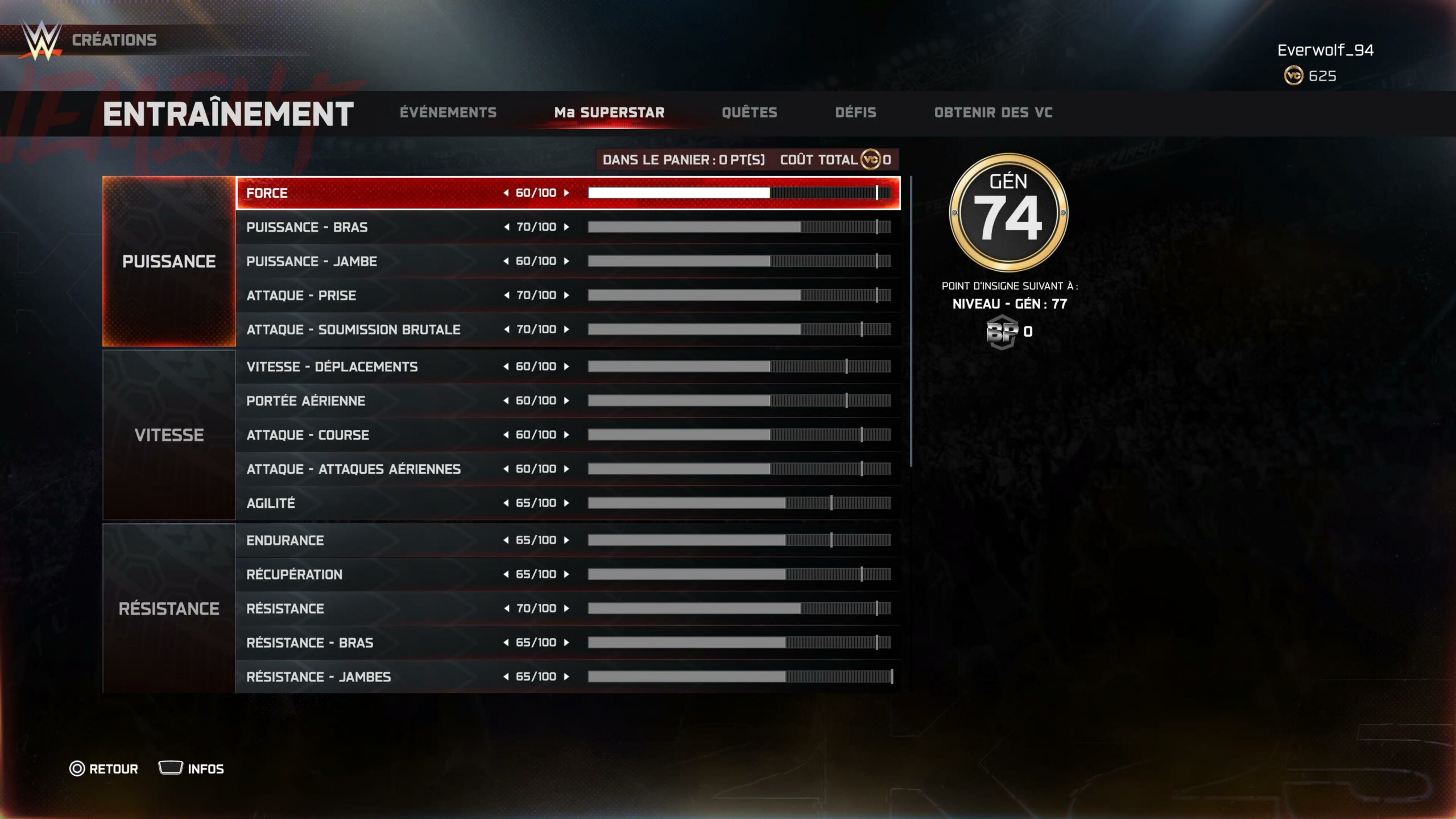Go to the QUÊTES tab
This screenshot has height=819, width=1456.
[749, 113]
